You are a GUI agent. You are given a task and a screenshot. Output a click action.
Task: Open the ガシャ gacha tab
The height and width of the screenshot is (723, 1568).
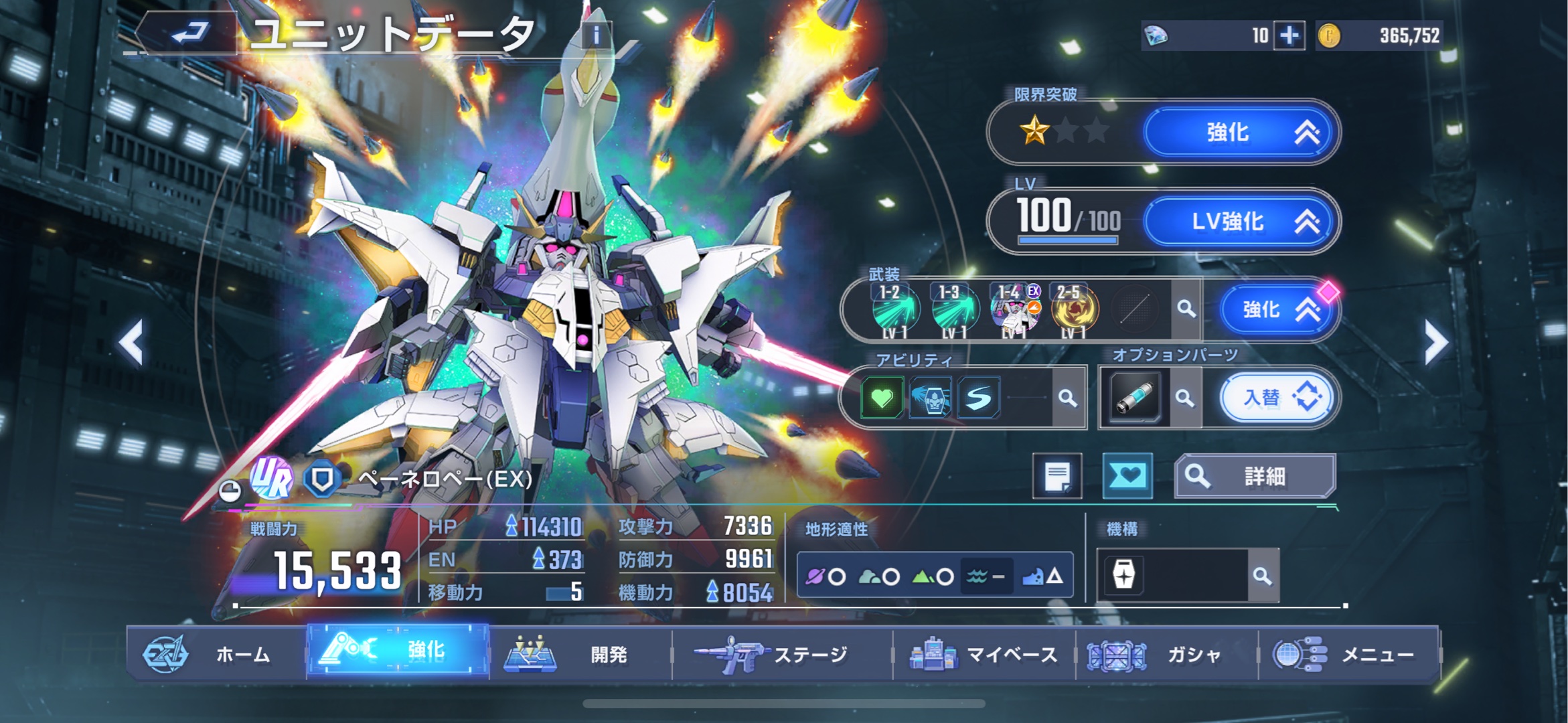tap(1166, 653)
